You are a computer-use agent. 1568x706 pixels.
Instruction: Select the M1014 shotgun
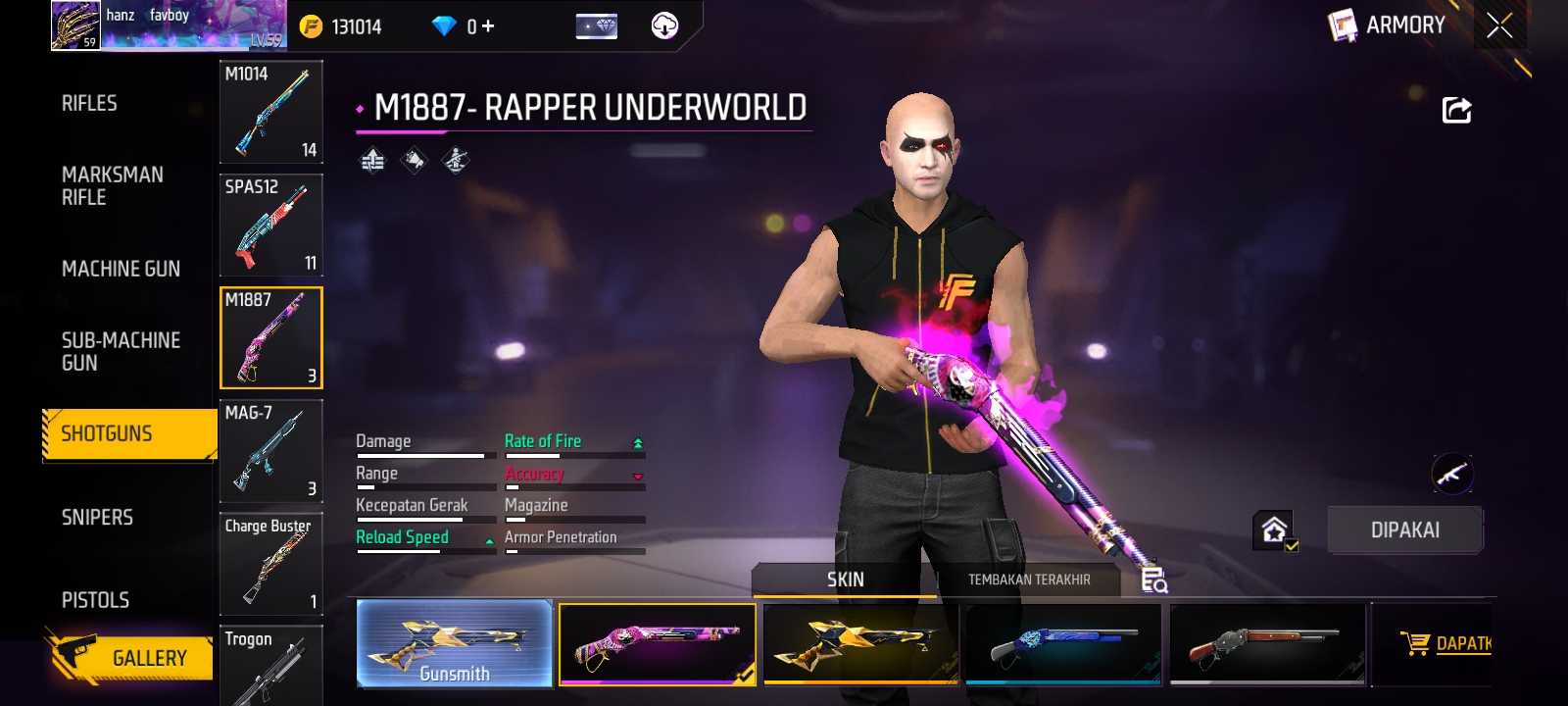pyautogui.click(x=271, y=112)
